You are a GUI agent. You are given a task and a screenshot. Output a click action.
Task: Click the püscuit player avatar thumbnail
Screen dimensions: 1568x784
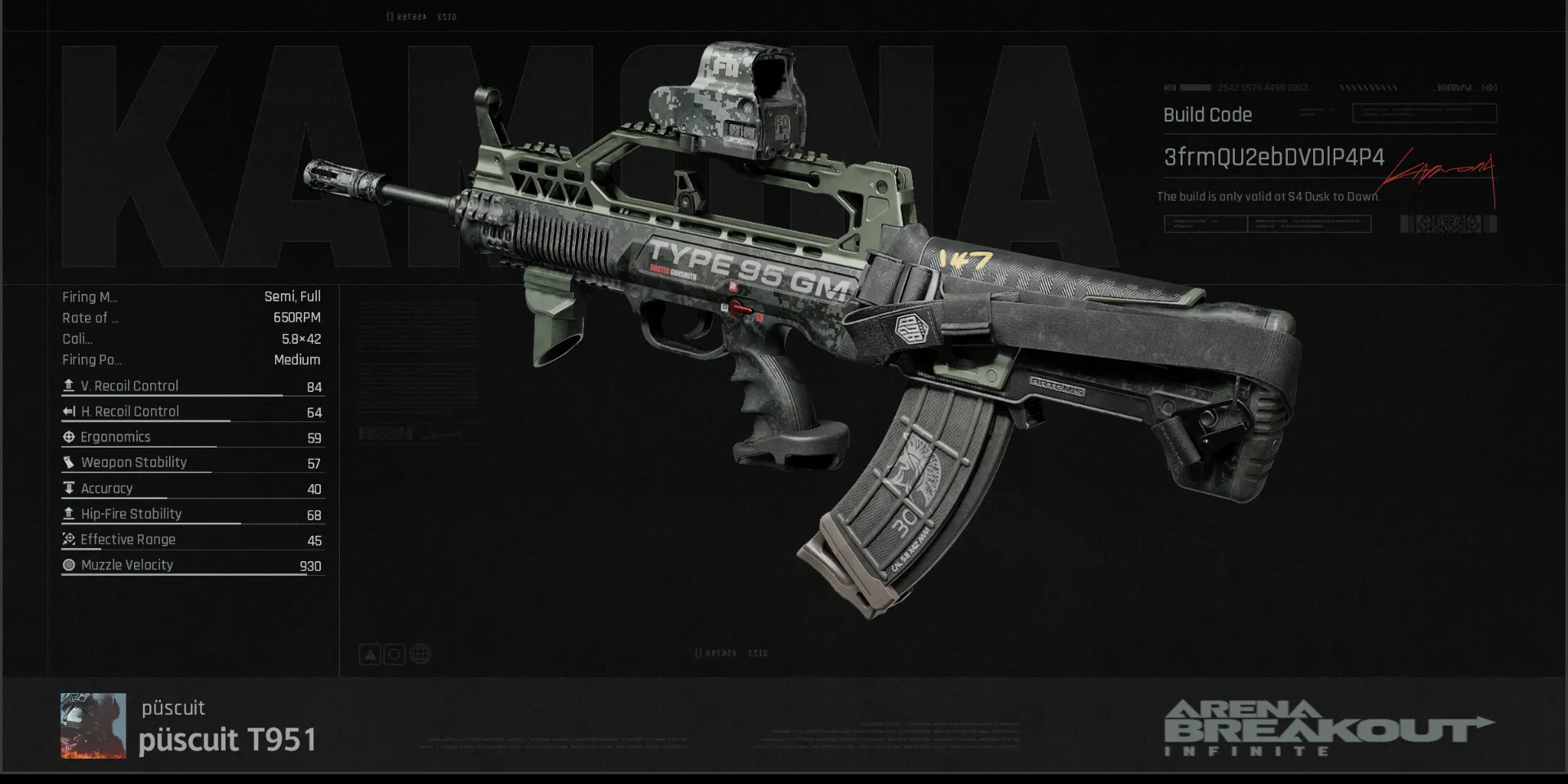[x=93, y=725]
